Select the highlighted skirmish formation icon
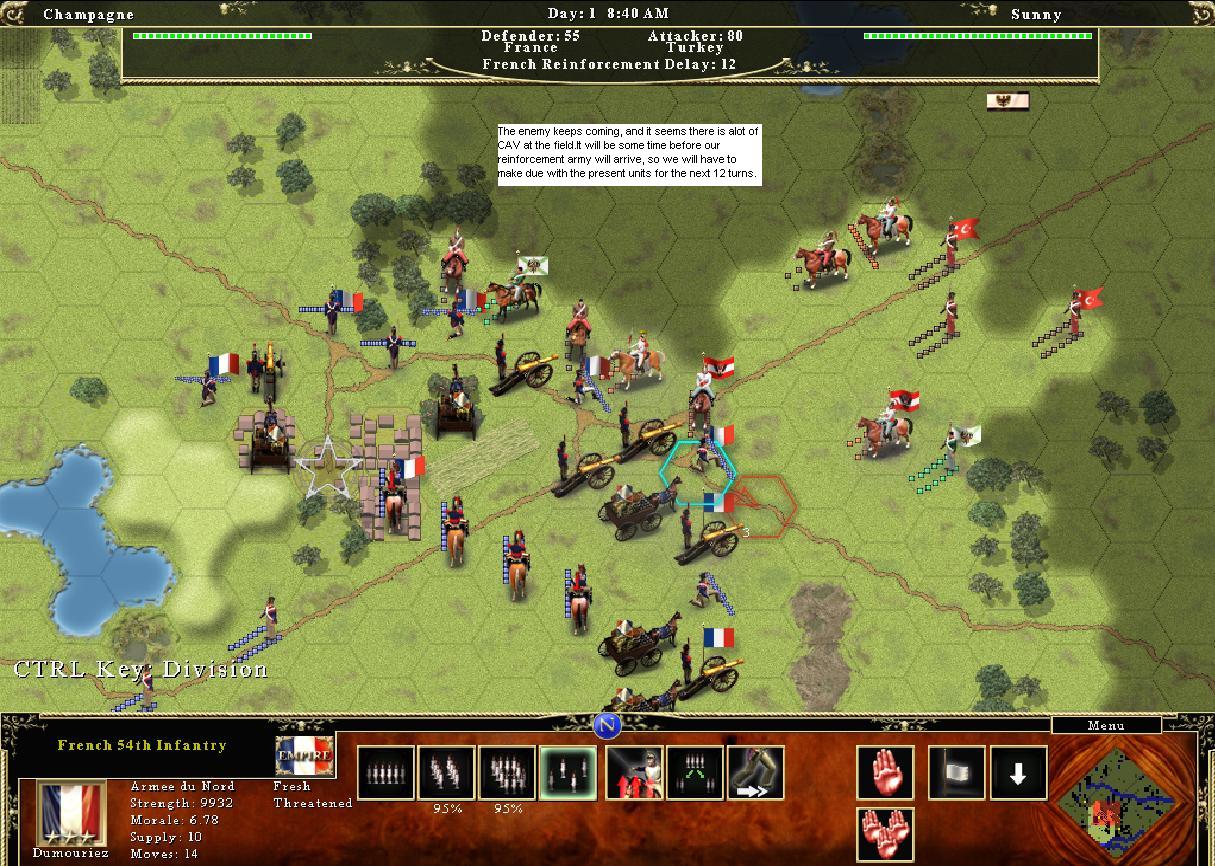Viewport: 1215px width, 866px height. (x=567, y=773)
